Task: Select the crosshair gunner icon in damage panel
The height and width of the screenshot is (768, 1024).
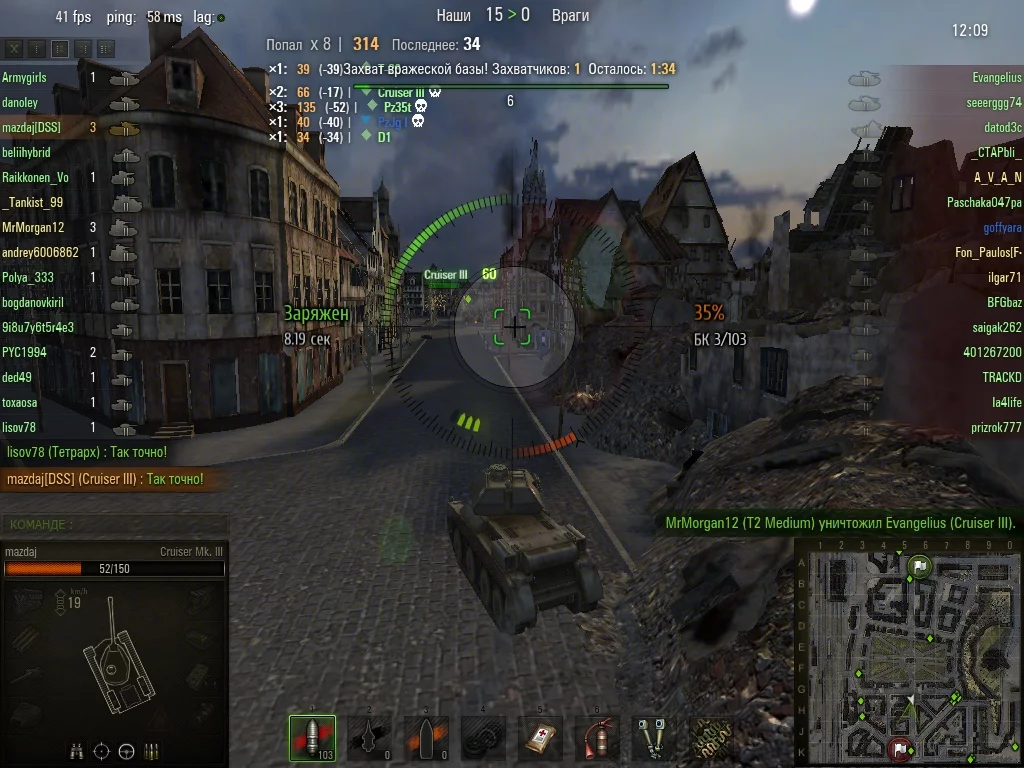Action: click(x=102, y=750)
